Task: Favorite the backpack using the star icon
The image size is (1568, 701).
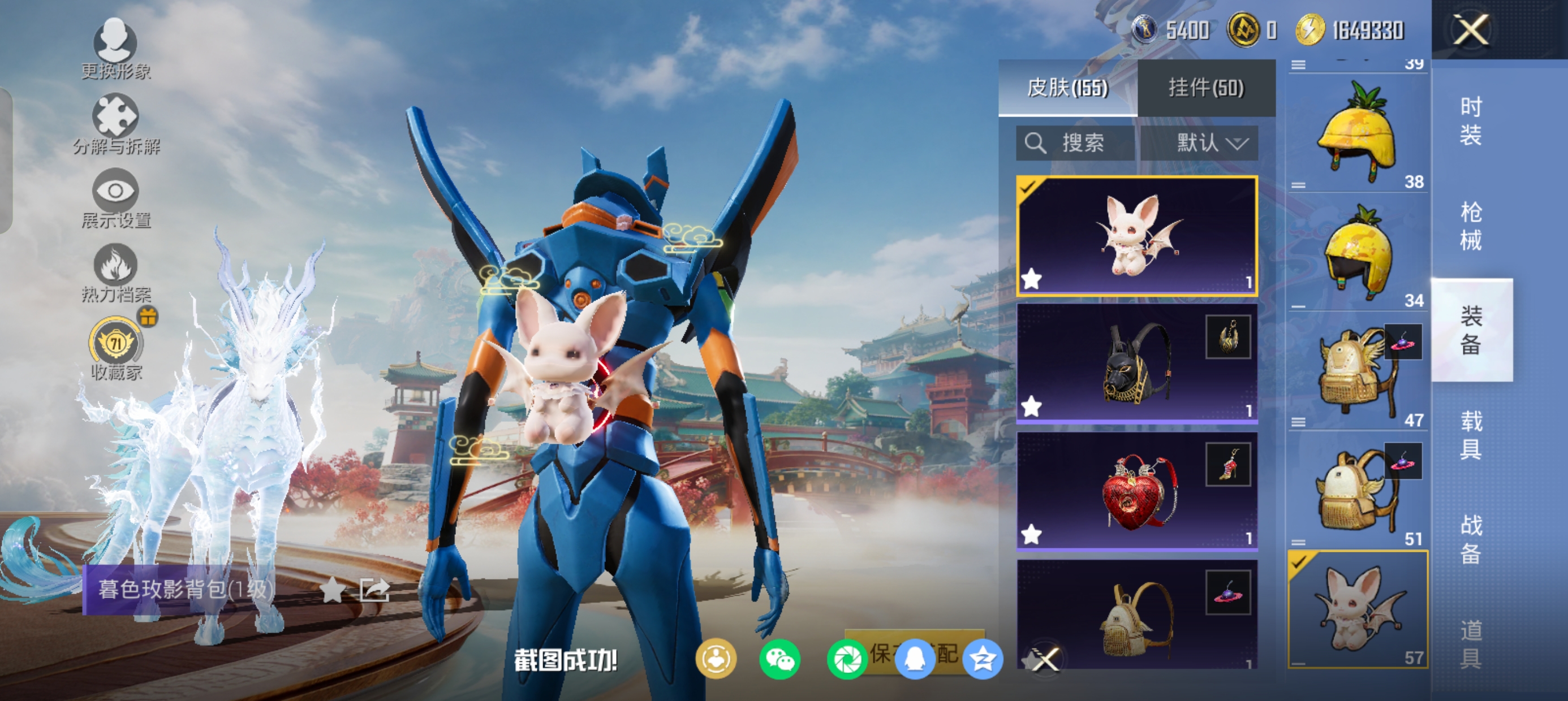Action: 333,589
